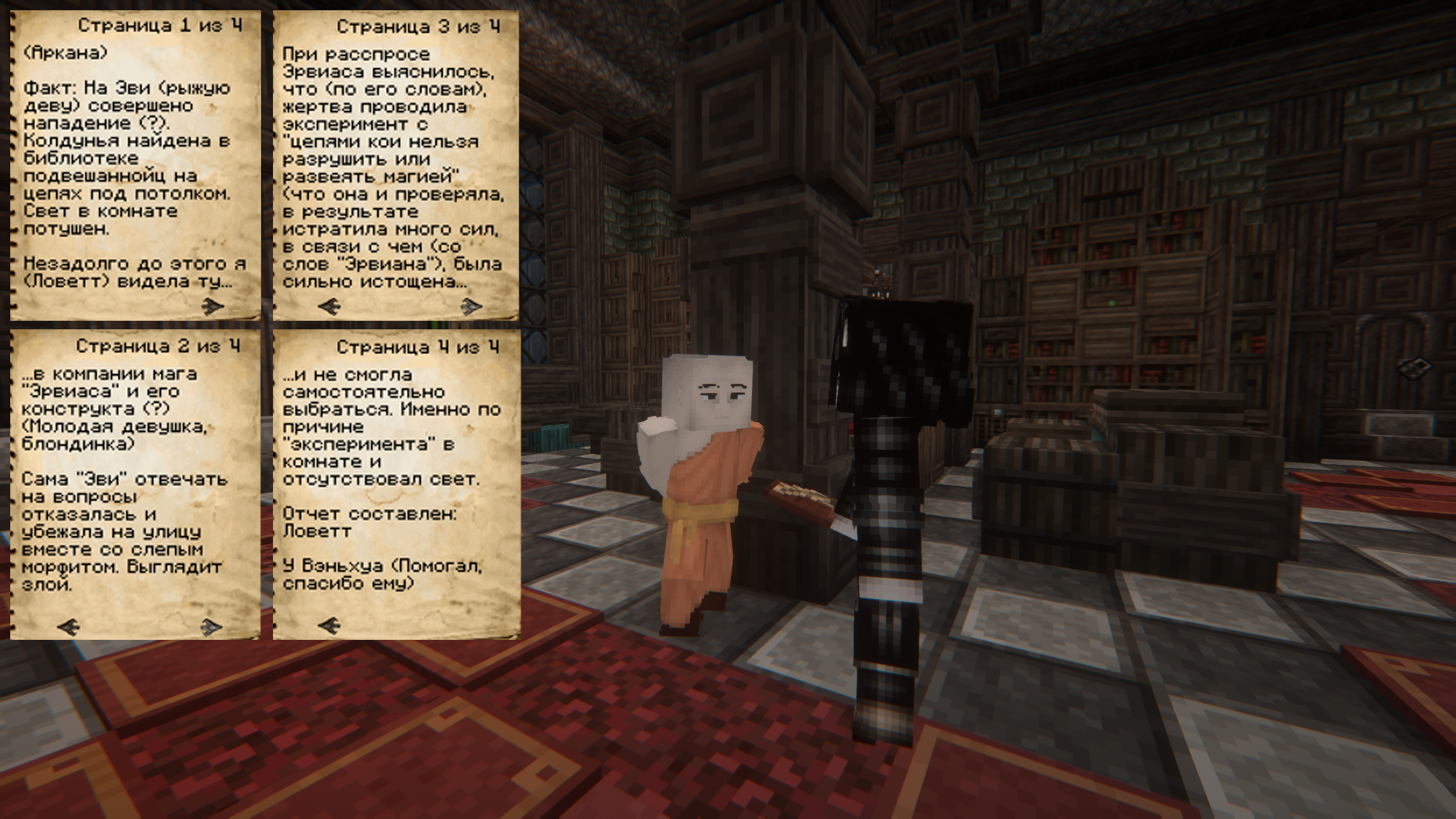The width and height of the screenshot is (1456, 819).
Task: Go back from book page 2
Action: 69,627
